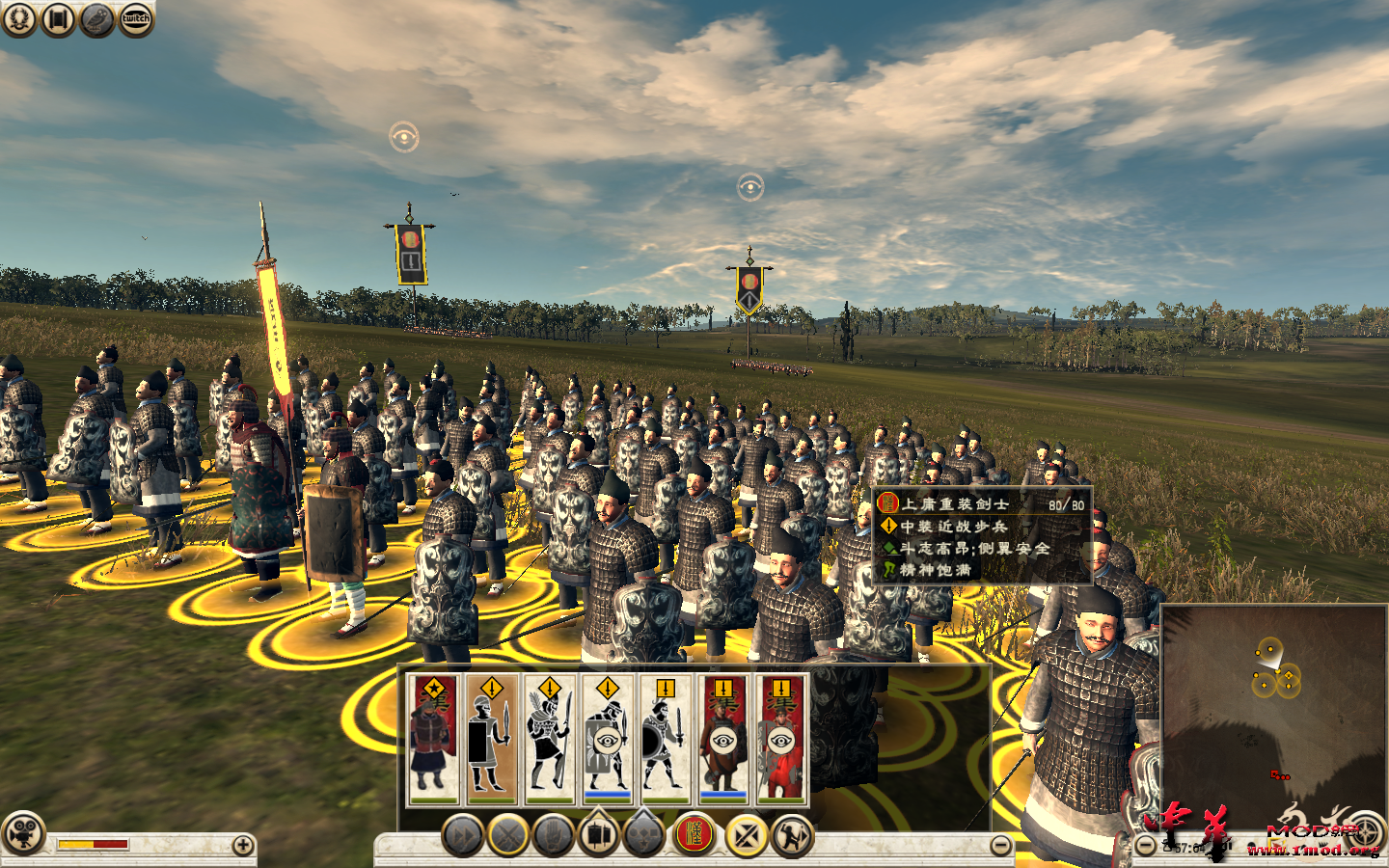The height and width of the screenshot is (868, 1389).
Task: Open the laurel wreath objectives button
Action: 19,19
